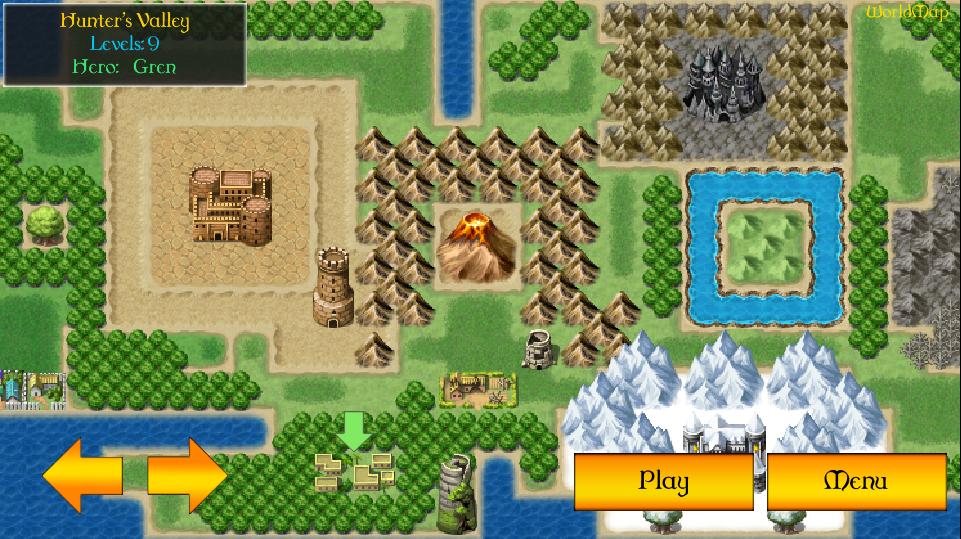Go to previous location with left arrow
Screen dimensions: 961x539
pyautogui.click(x=83, y=475)
